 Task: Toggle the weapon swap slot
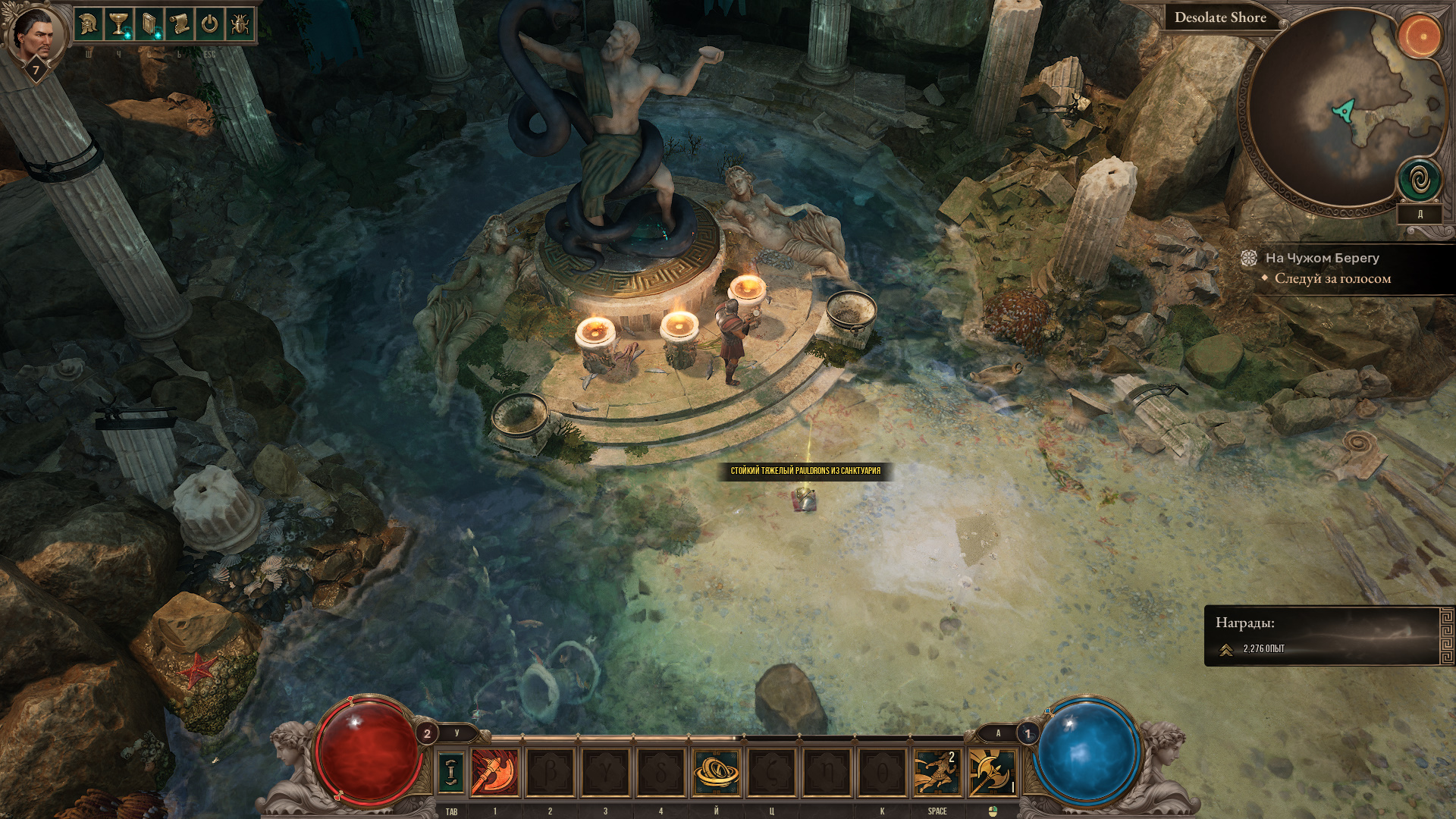451,772
